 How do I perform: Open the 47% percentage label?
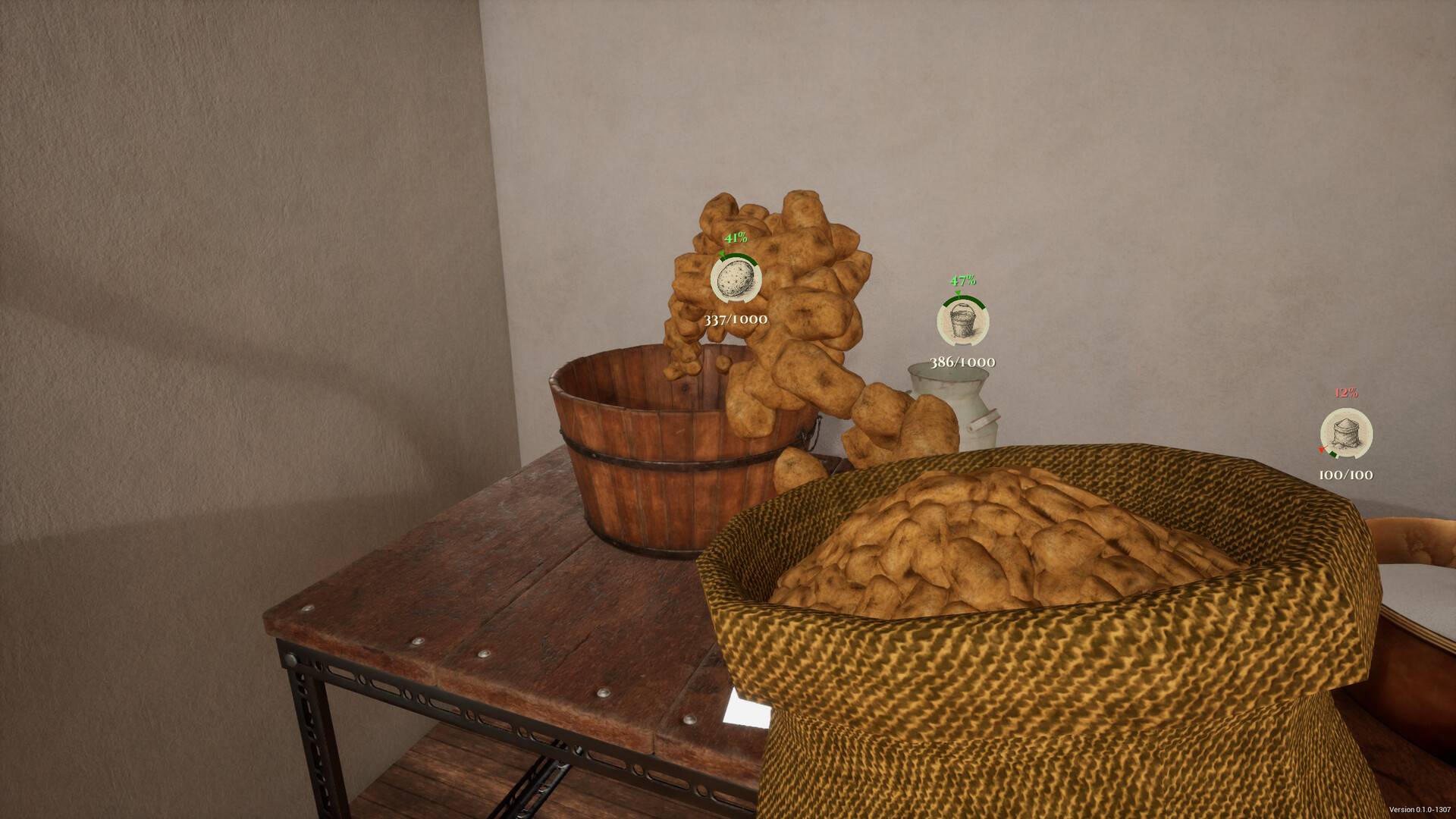962,280
